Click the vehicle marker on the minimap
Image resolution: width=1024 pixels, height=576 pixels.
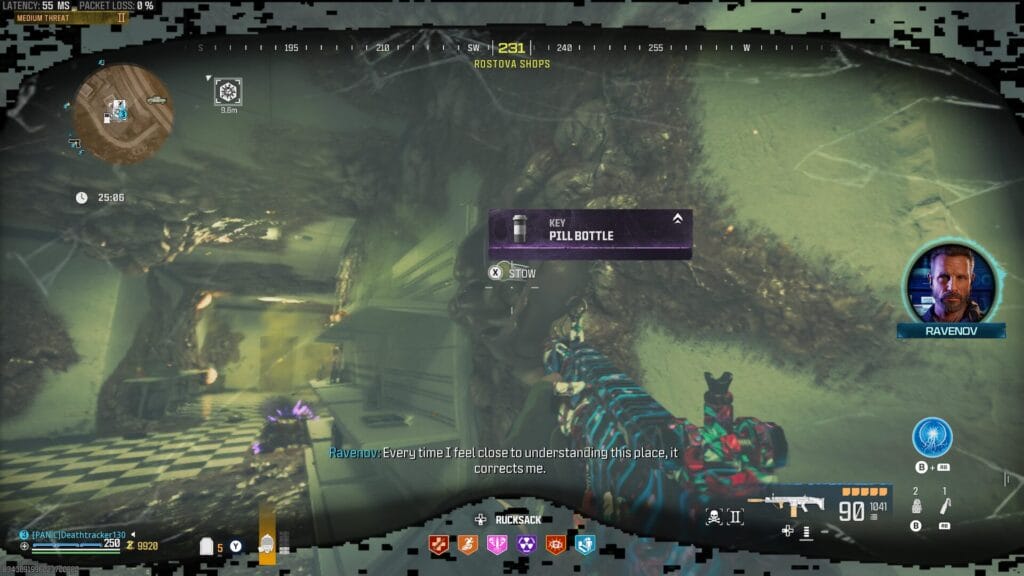156,100
